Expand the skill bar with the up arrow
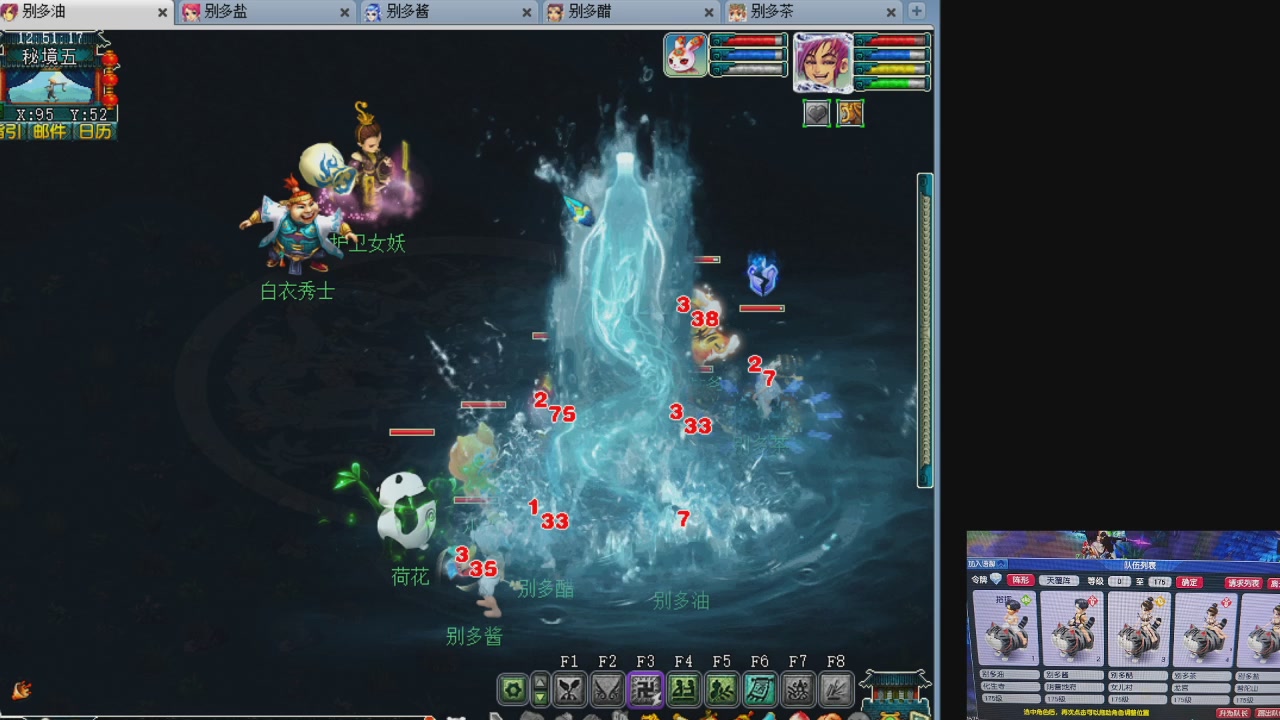The image size is (1280, 720). [540, 683]
